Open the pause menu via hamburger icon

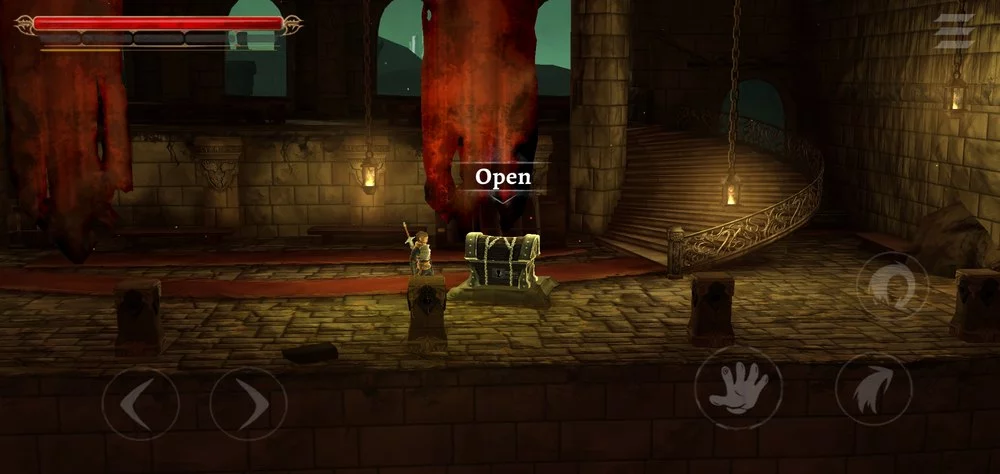pyautogui.click(x=953, y=31)
